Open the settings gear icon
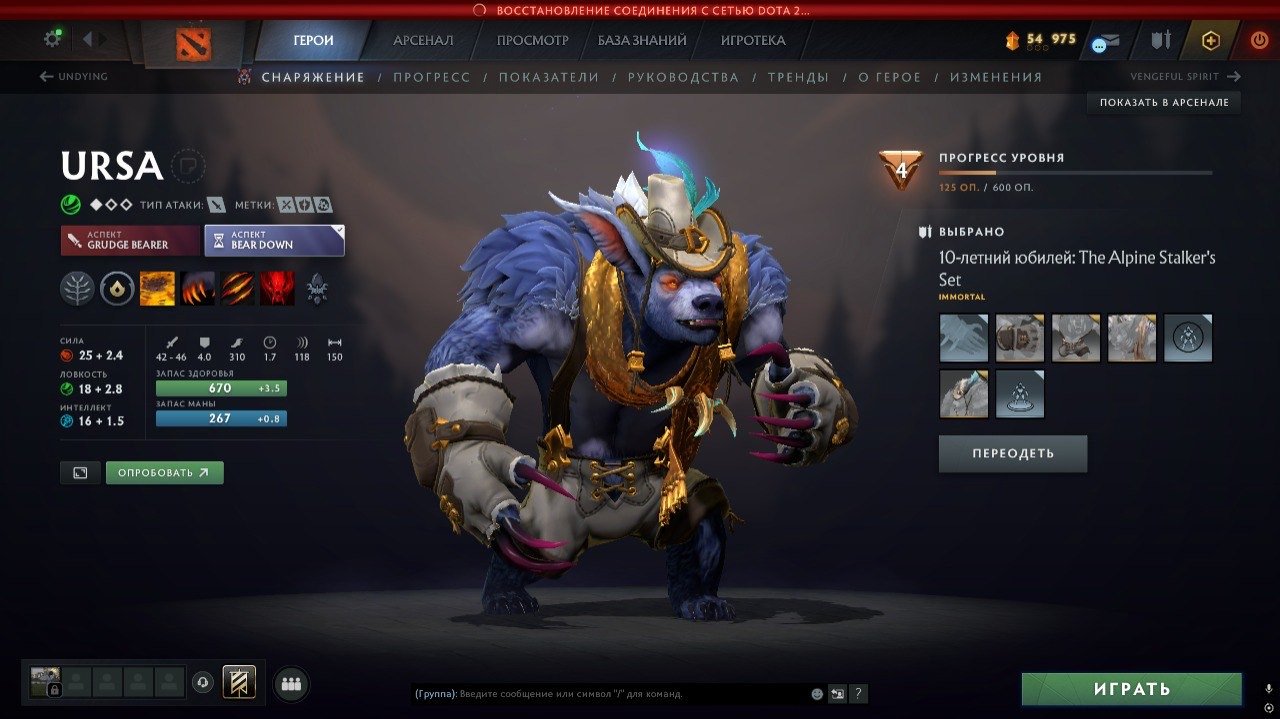Screen dimensions: 1280x719 [x=52, y=39]
